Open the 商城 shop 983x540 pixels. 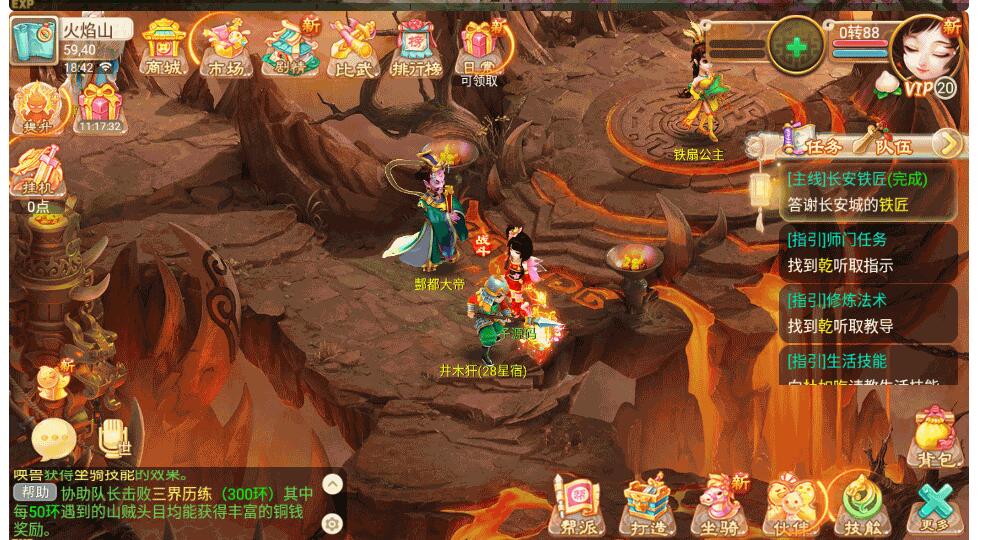click(x=163, y=47)
